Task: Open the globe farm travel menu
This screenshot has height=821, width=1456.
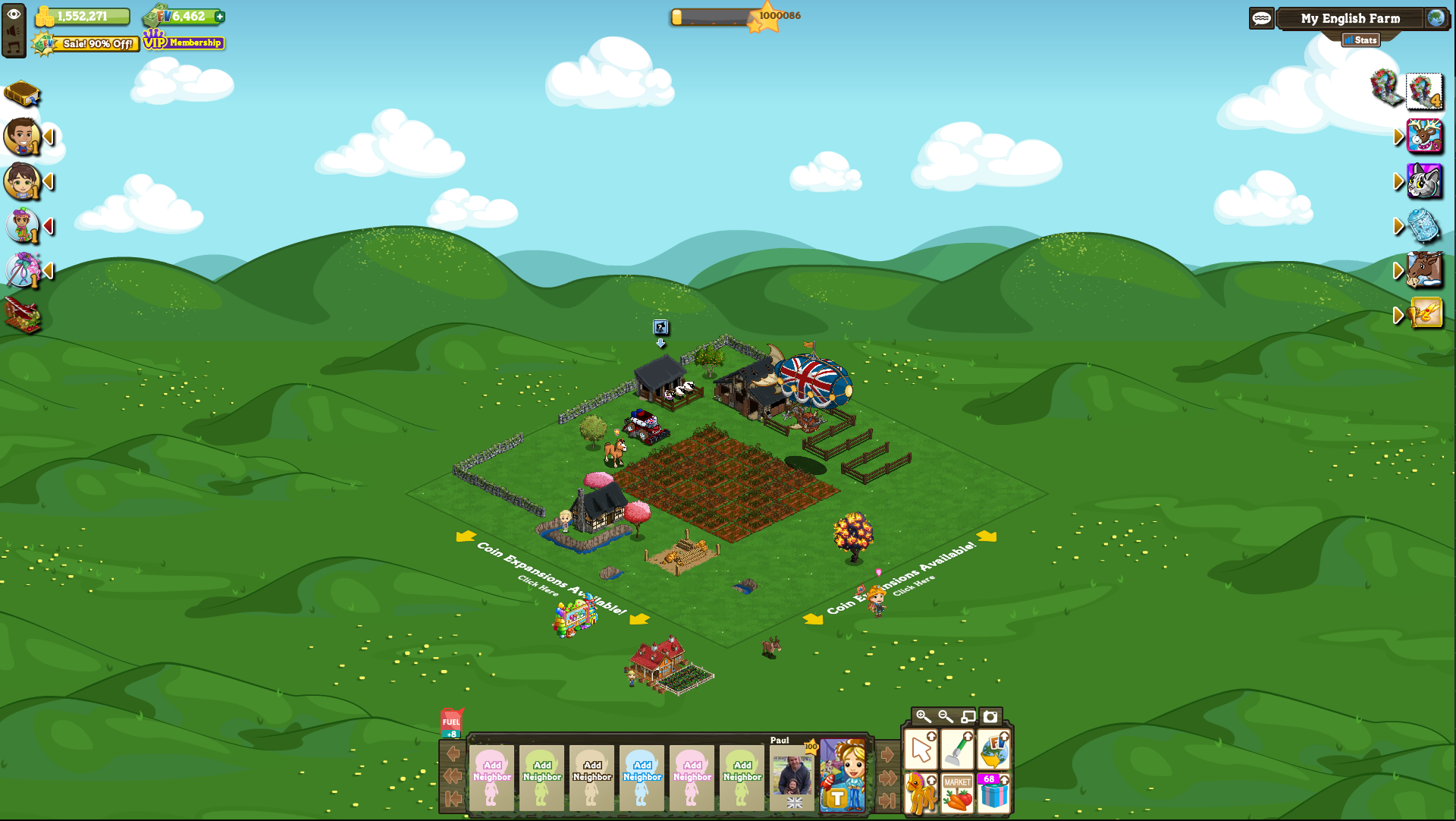Action: point(1436,18)
